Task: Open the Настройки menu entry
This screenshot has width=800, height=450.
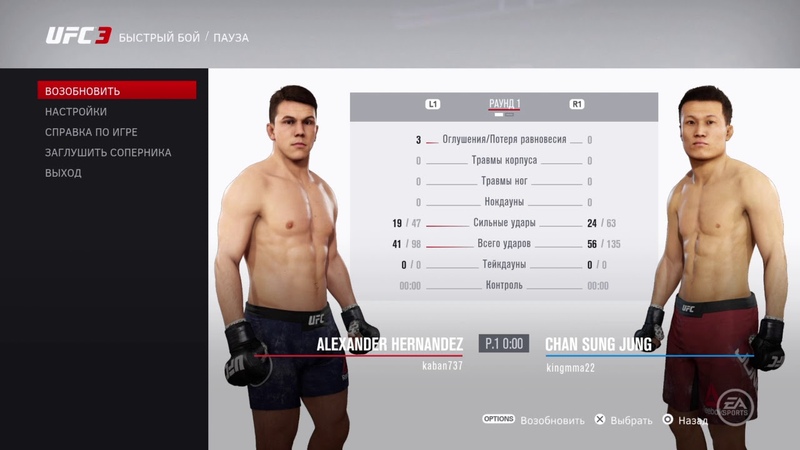Action: click(76, 112)
